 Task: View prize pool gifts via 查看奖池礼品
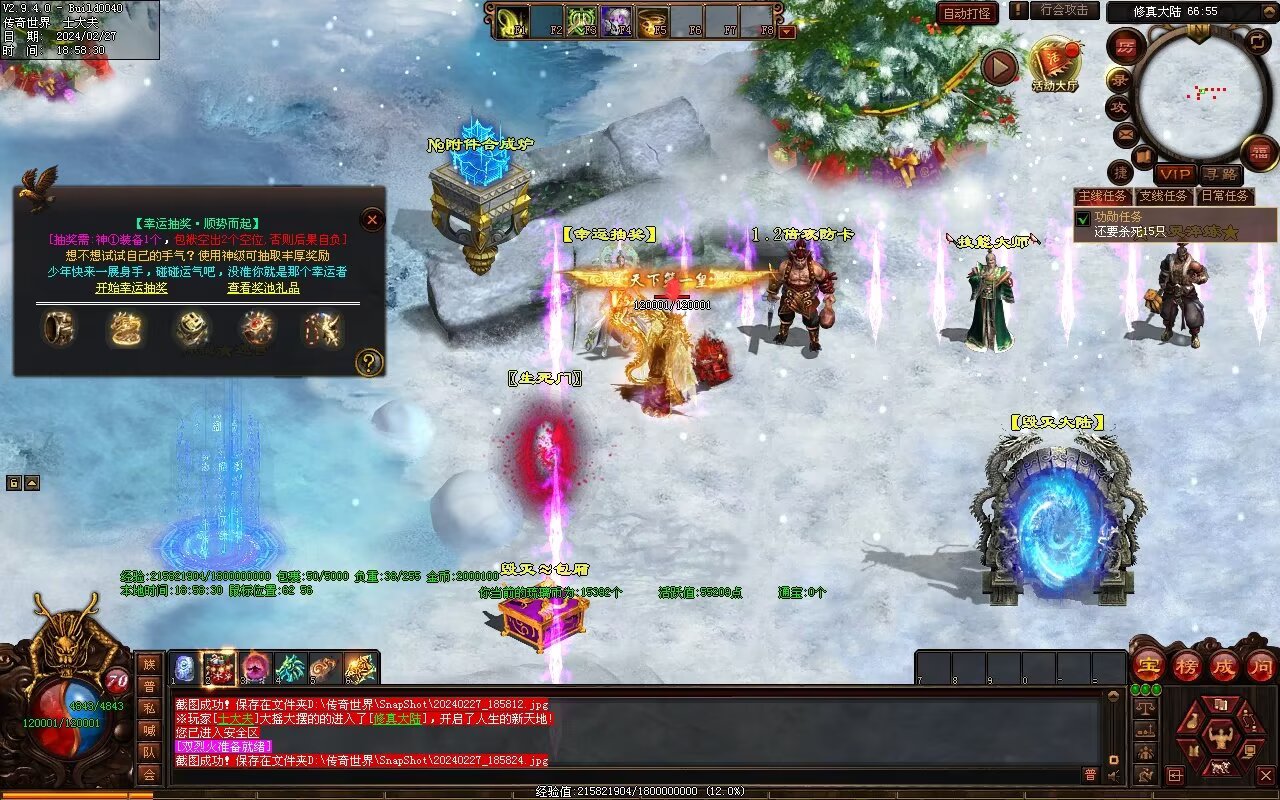coord(263,288)
